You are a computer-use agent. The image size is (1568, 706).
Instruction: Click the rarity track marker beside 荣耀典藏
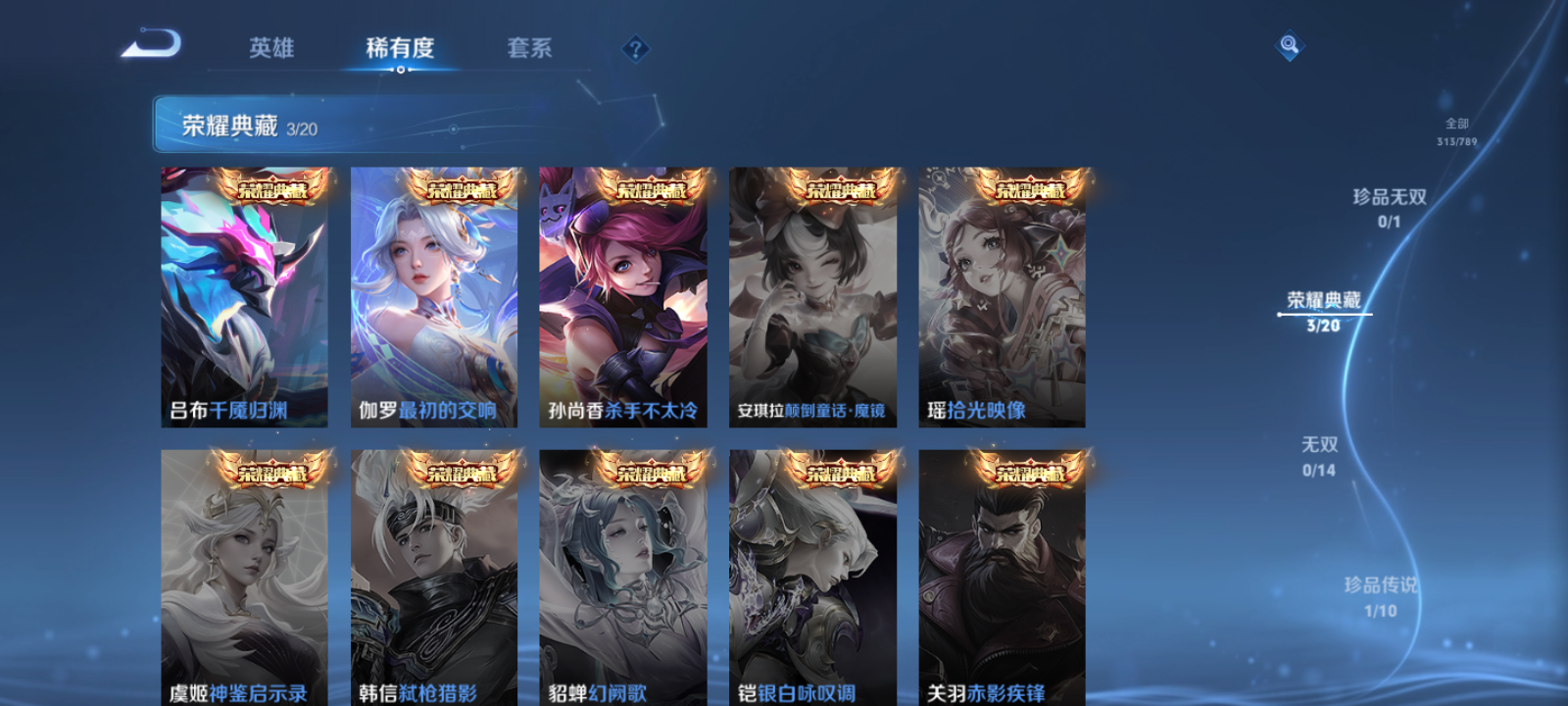tap(1279, 316)
